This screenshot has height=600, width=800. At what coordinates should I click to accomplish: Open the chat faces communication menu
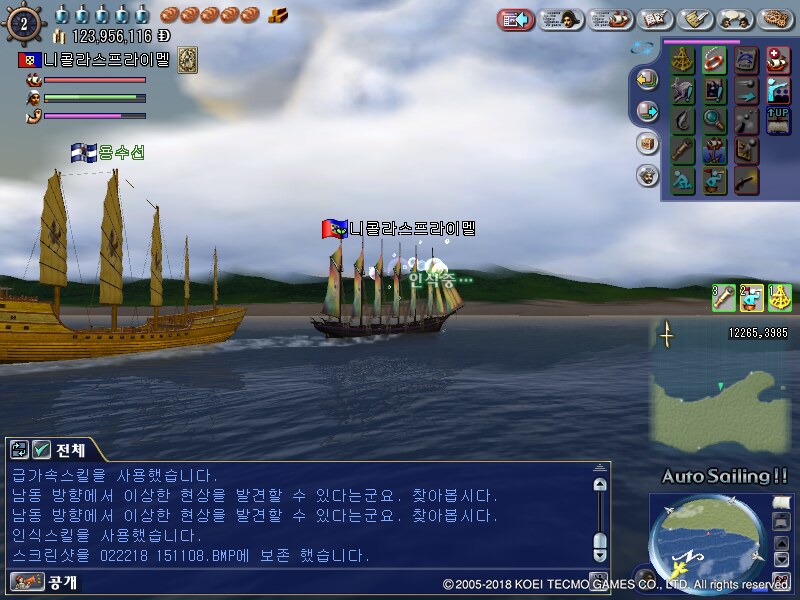coord(735,19)
